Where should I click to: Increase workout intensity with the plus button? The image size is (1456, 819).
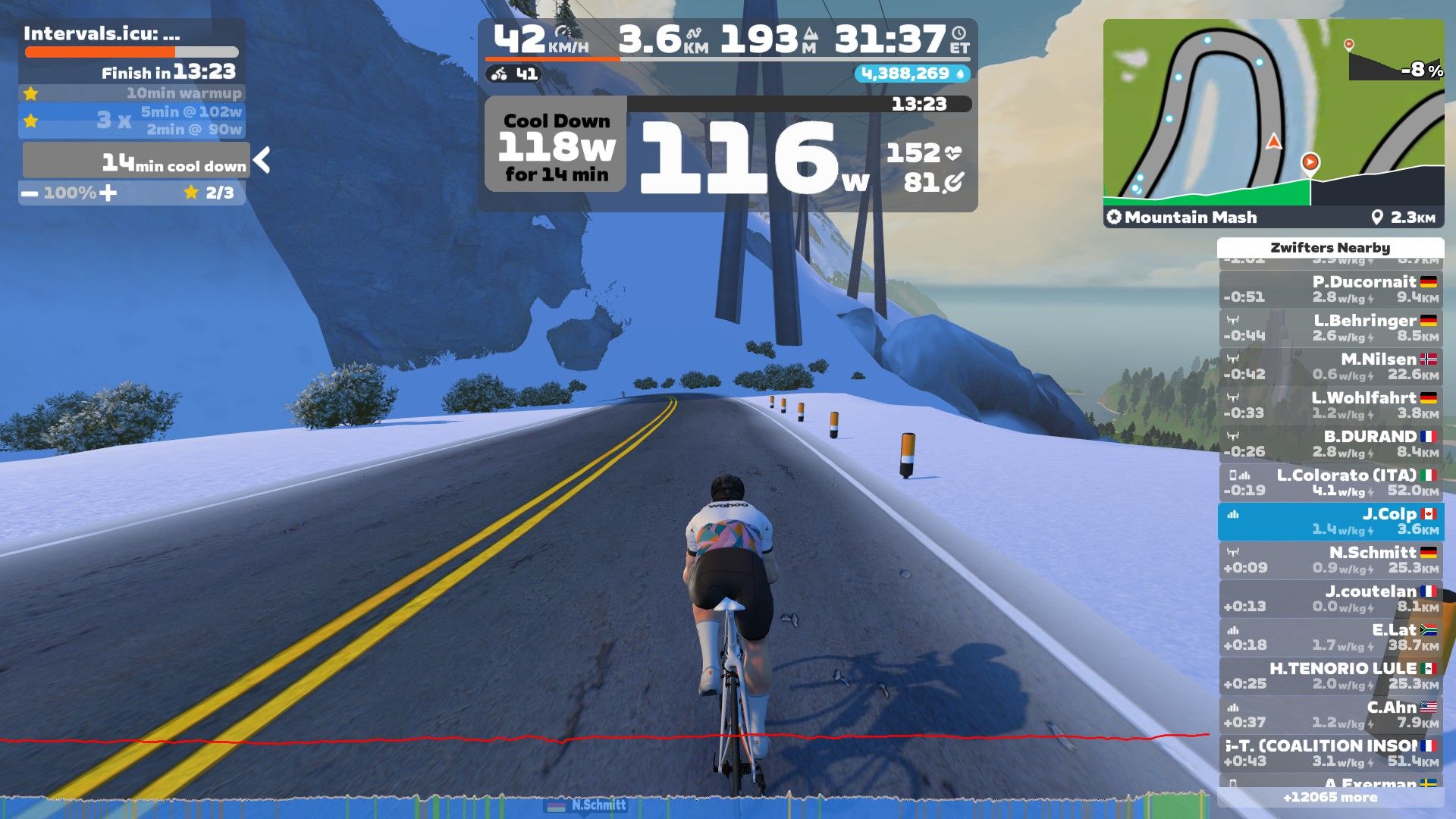click(108, 193)
